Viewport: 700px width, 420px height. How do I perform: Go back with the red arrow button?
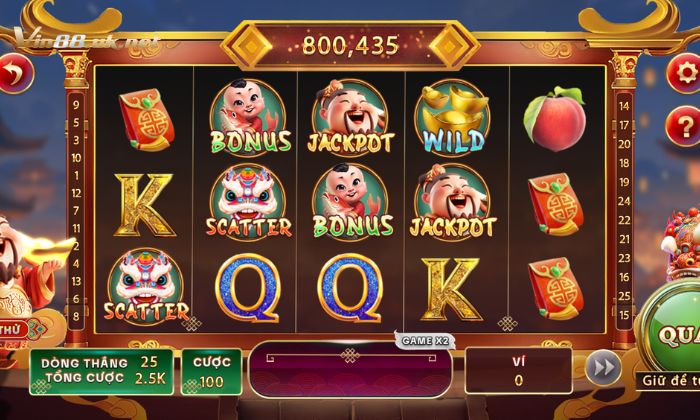point(13,74)
